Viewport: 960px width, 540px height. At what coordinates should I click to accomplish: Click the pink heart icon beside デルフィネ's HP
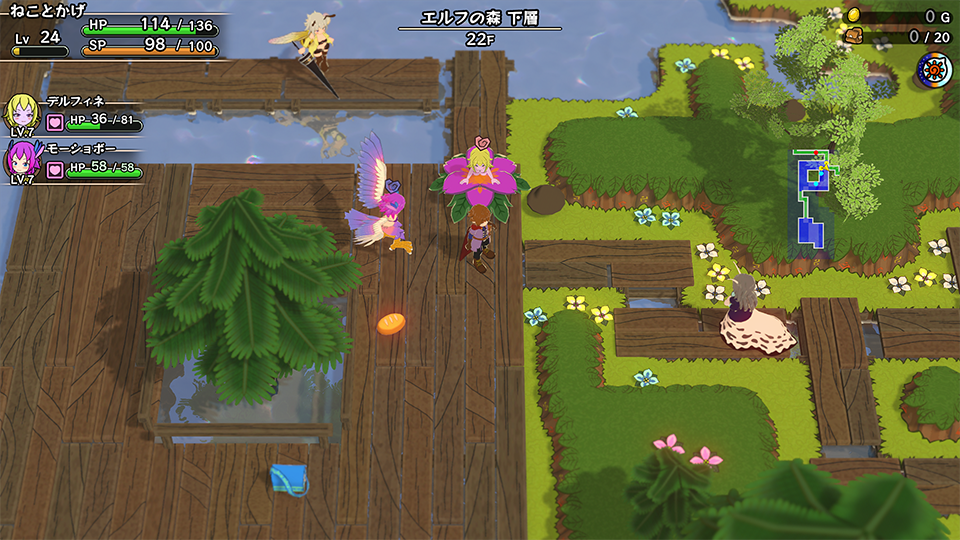[x=55, y=122]
